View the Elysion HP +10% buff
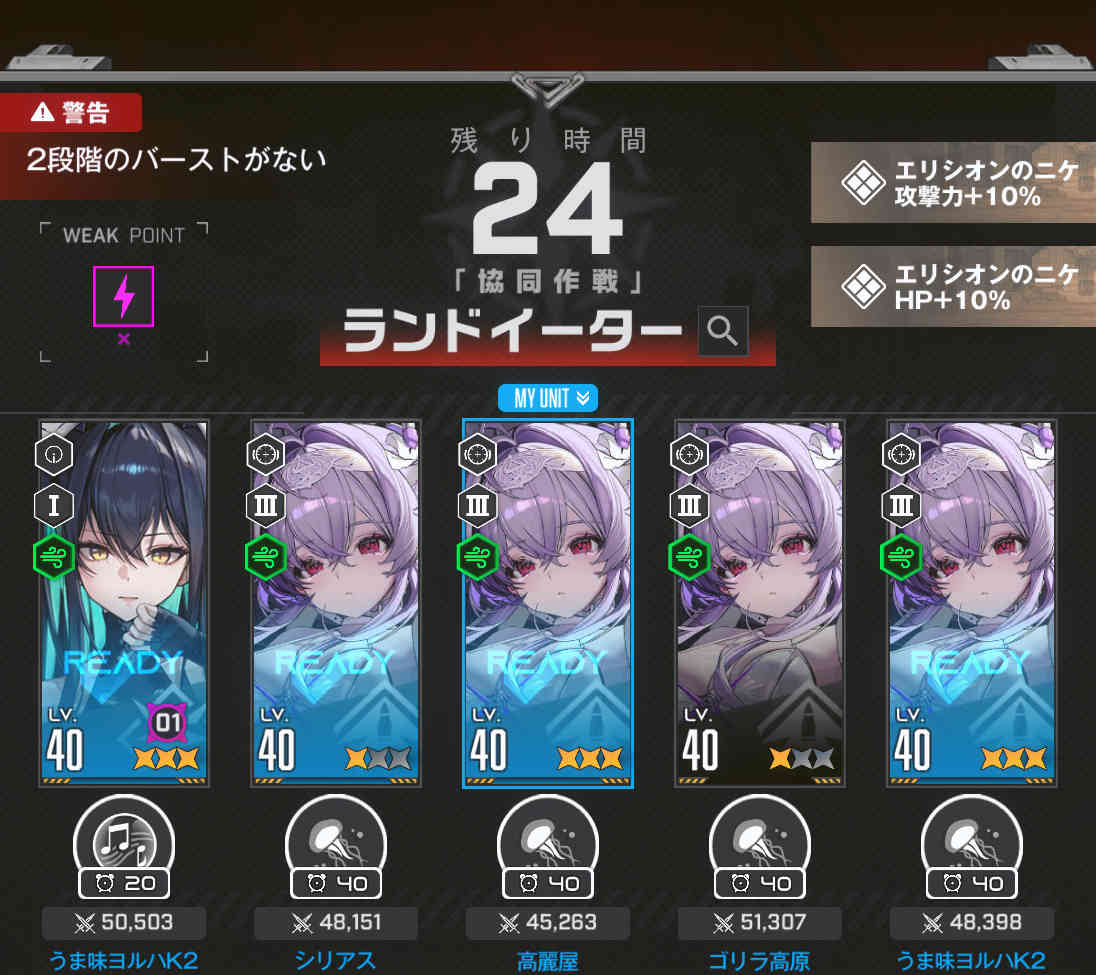1096x975 pixels. coord(953,286)
